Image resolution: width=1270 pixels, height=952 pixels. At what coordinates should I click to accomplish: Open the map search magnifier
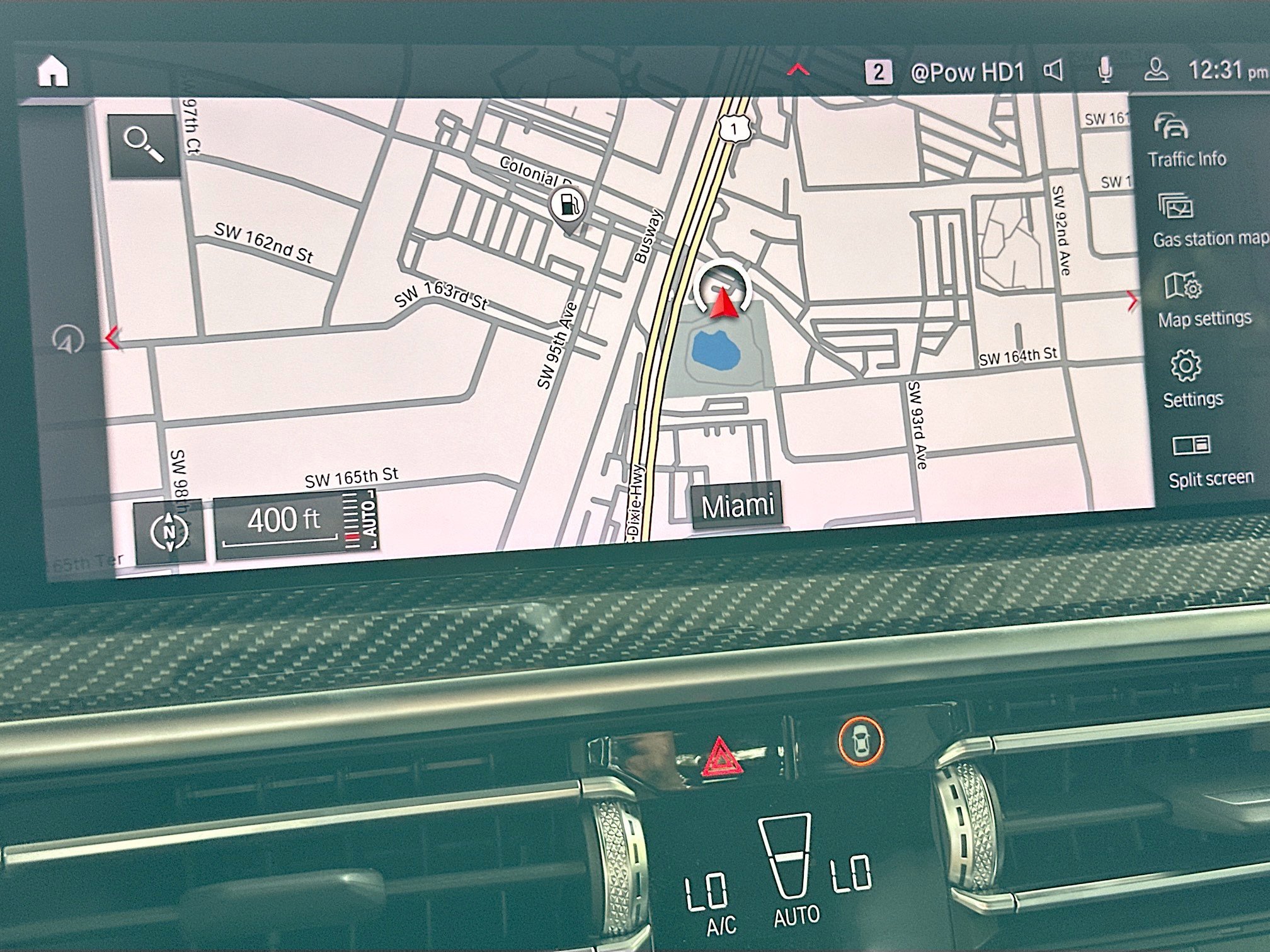pos(144,145)
